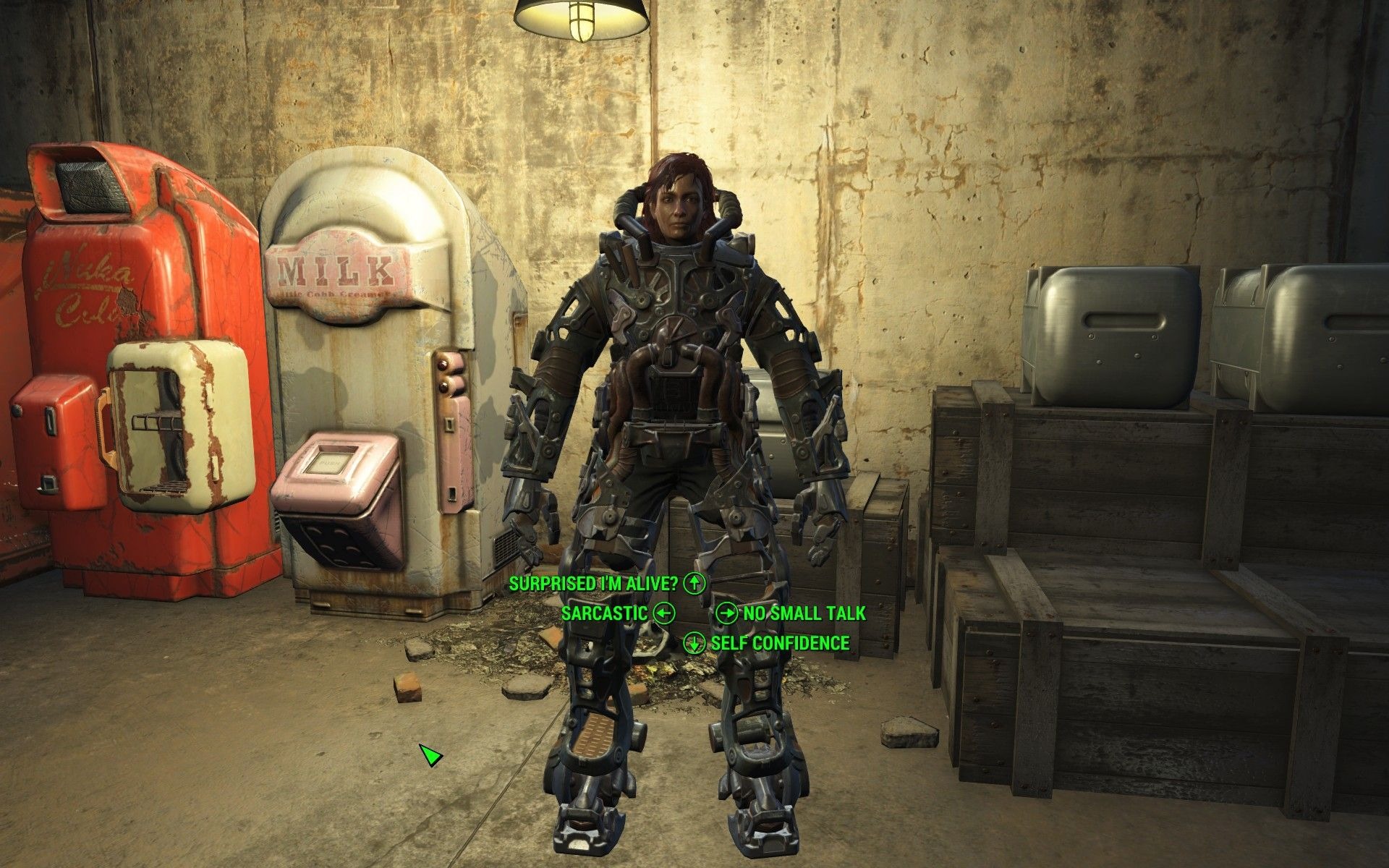
Task: Click the ceiling lamp above the character
Action: click(x=579, y=18)
